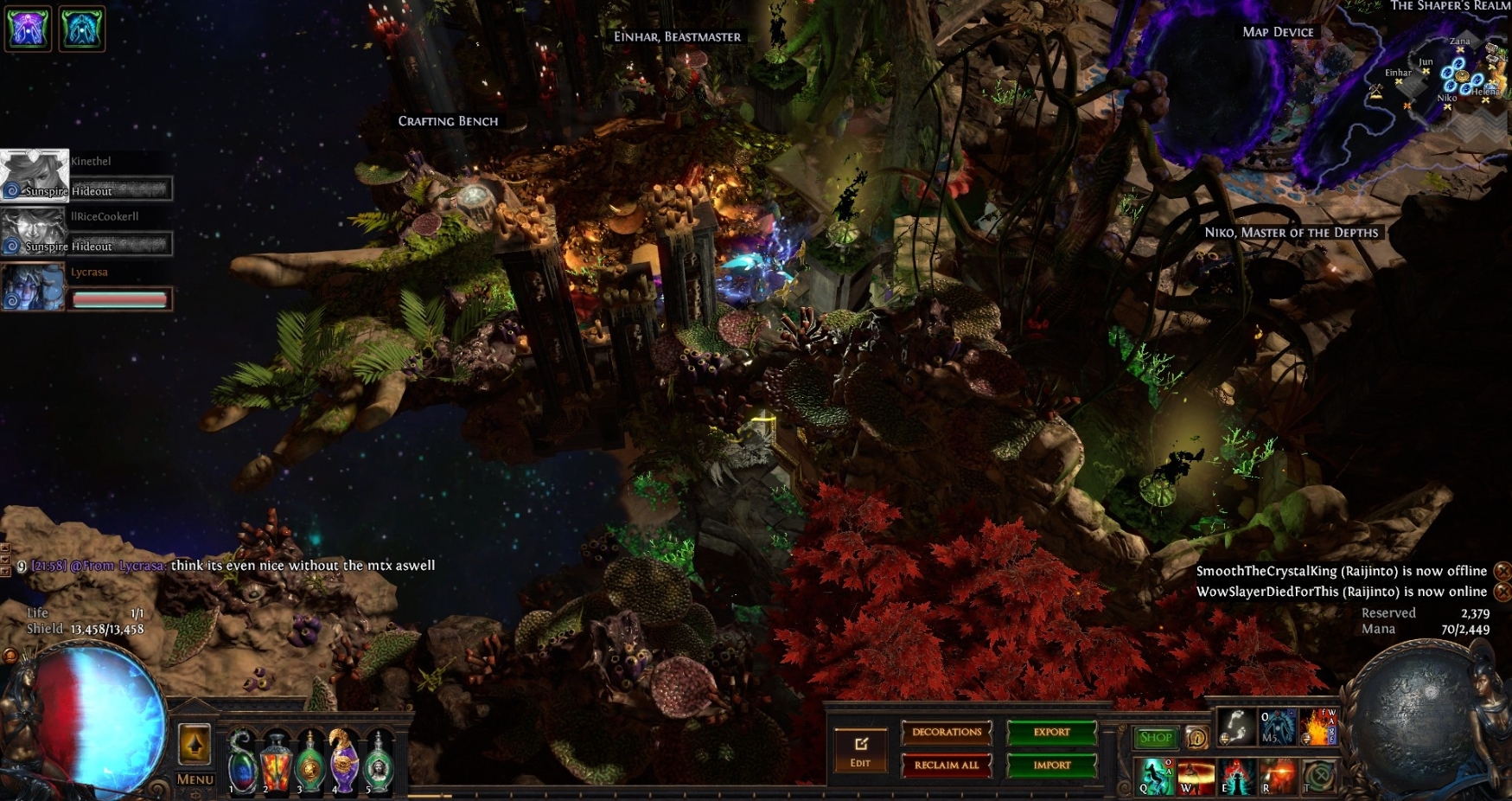Click the info speech-bubble icon beside Shop
The width and height of the screenshot is (1512, 801).
pos(1196,738)
